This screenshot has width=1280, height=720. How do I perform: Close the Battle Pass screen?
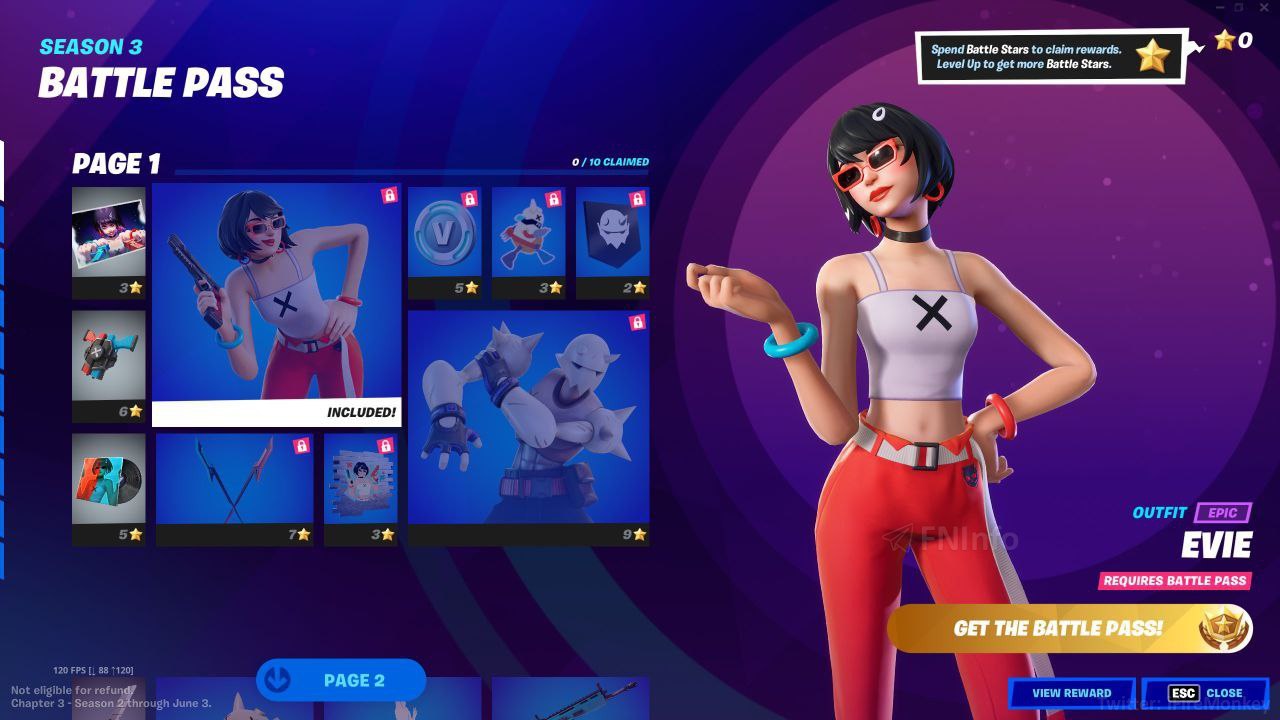tap(1206, 693)
